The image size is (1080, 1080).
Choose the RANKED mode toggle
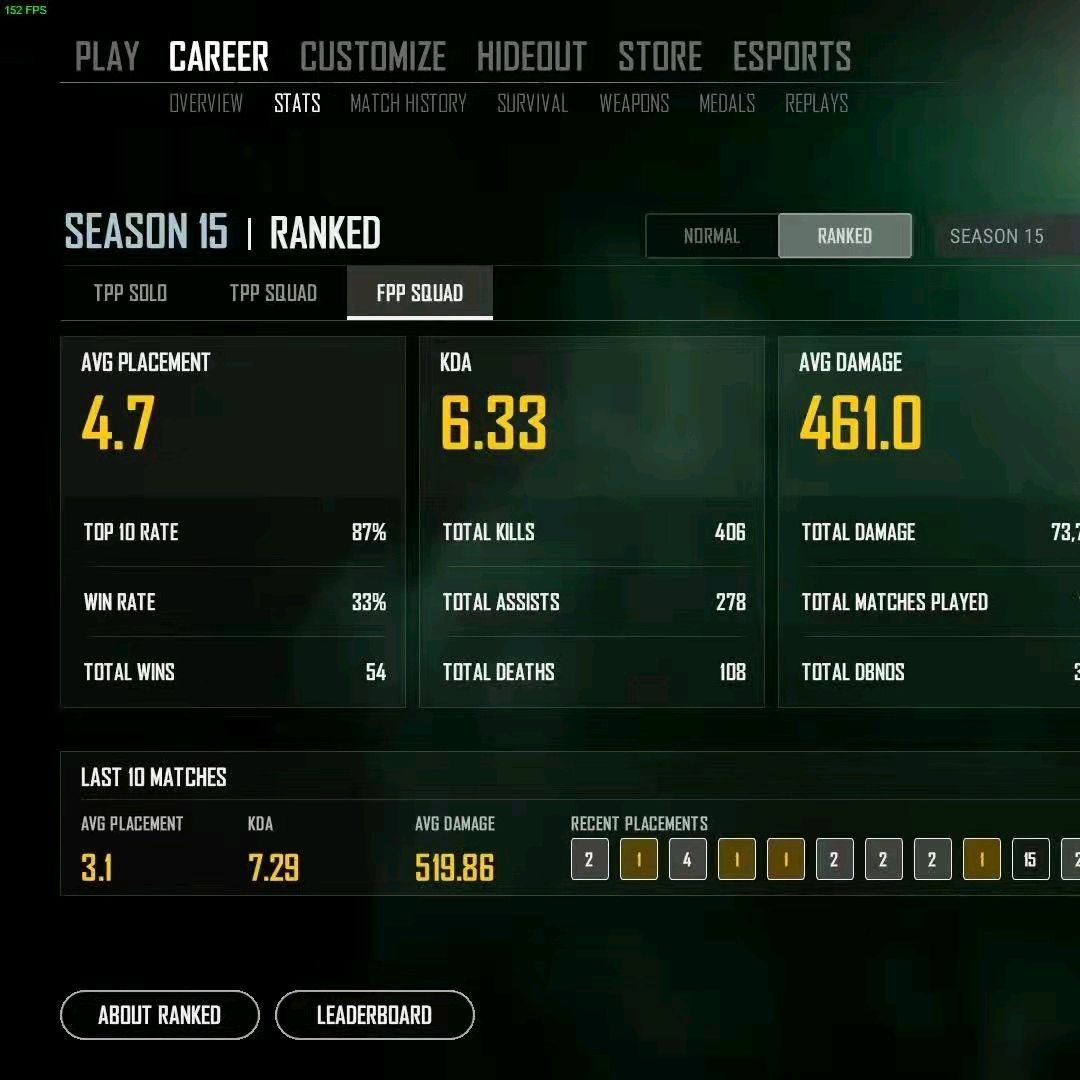click(x=844, y=236)
